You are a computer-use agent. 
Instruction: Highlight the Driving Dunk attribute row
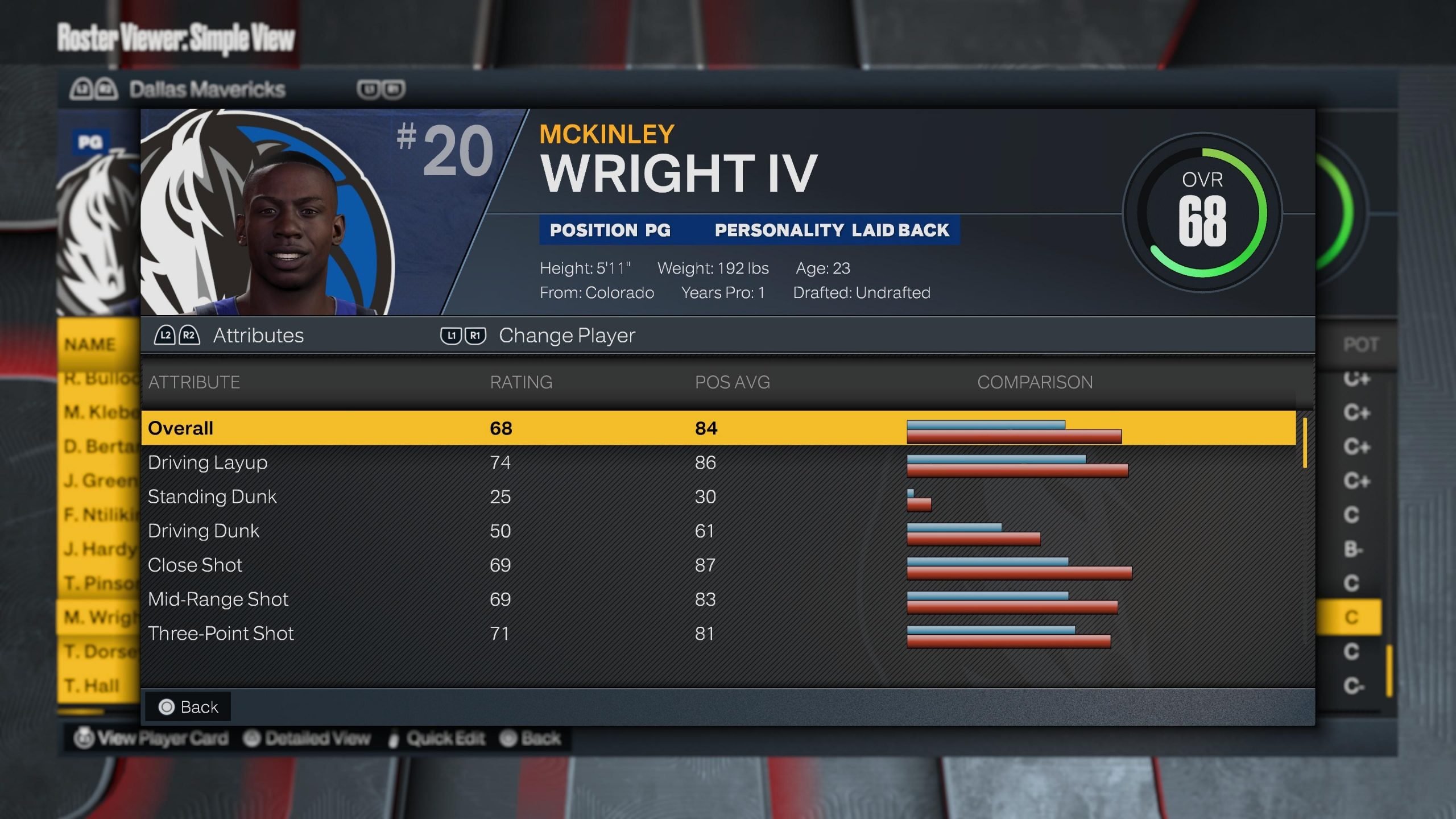(x=718, y=531)
